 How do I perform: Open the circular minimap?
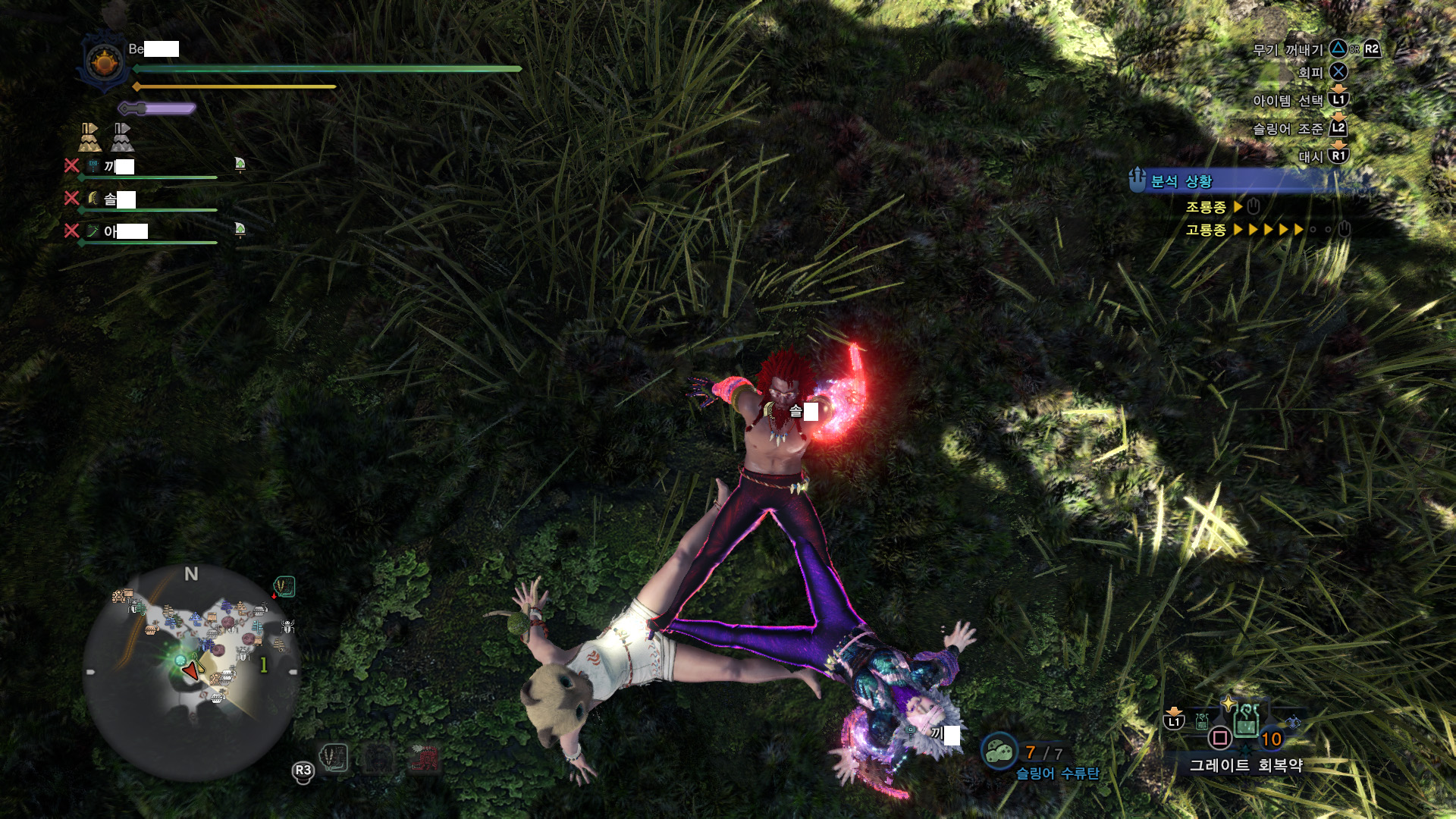coord(190,671)
